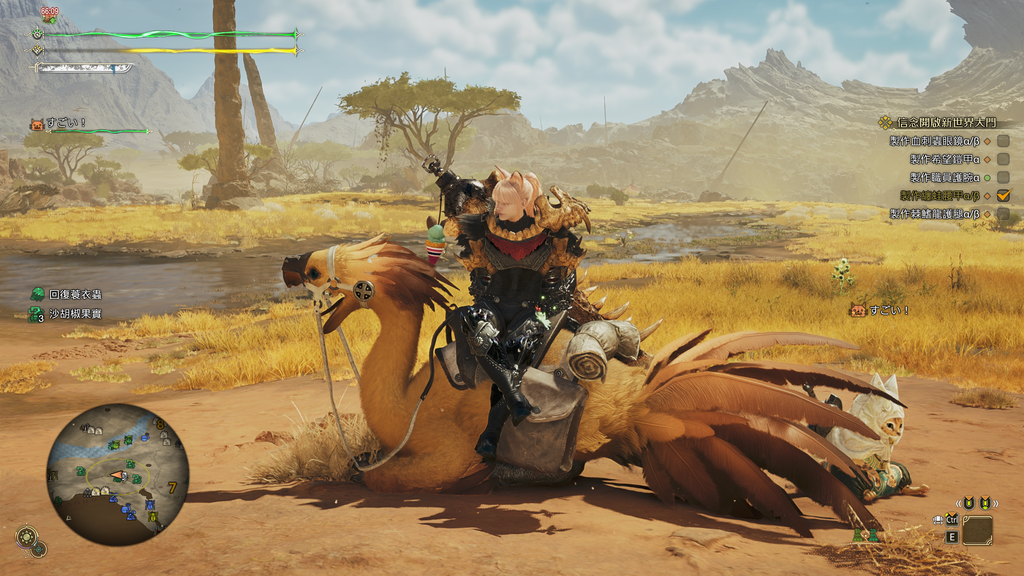Tick the 製作職員護腕α checkbox
This screenshot has height=576, width=1024.
click(x=1003, y=177)
